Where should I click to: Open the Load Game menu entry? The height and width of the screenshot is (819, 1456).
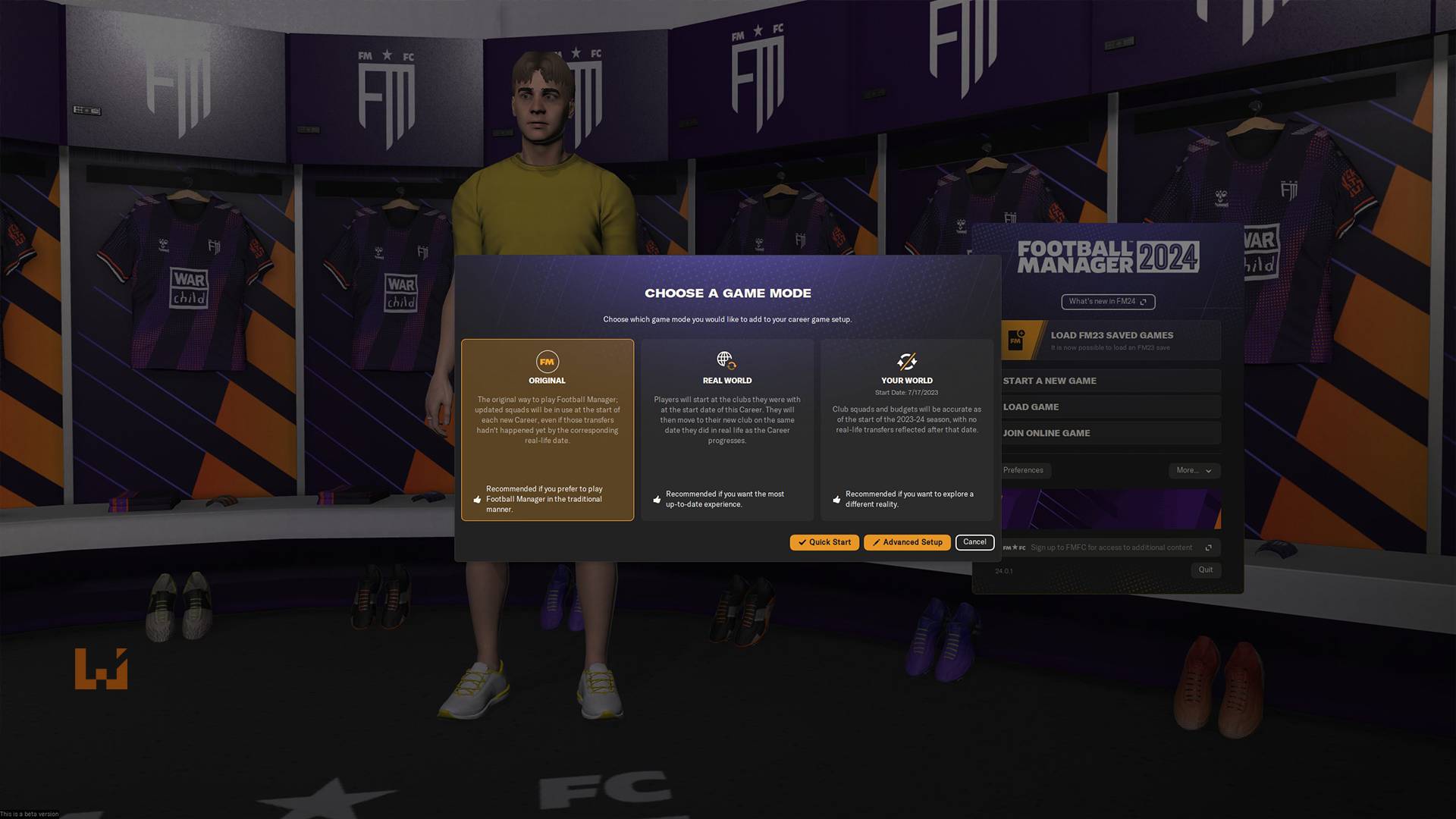tap(1111, 407)
